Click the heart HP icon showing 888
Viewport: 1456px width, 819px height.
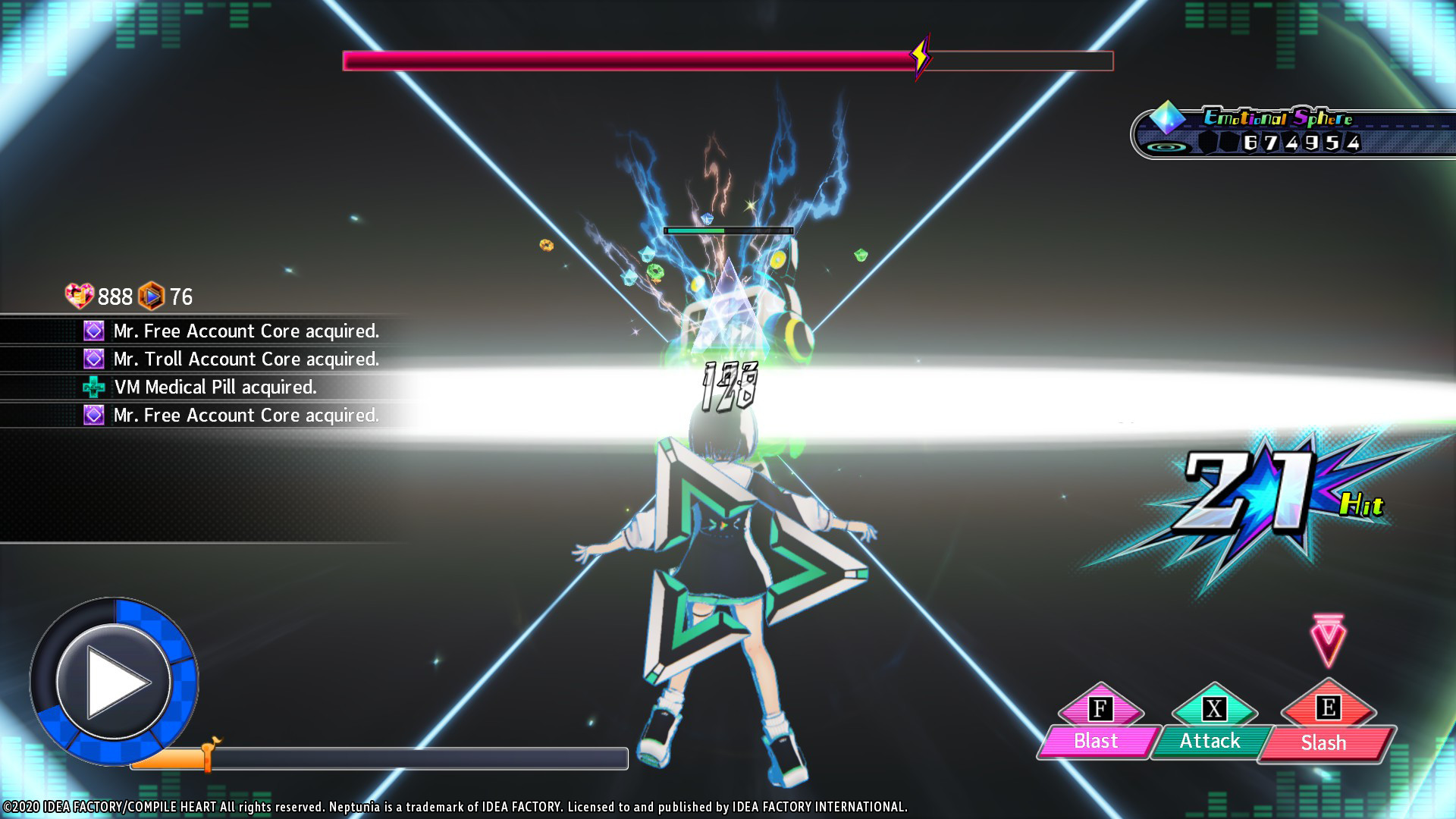(78, 297)
